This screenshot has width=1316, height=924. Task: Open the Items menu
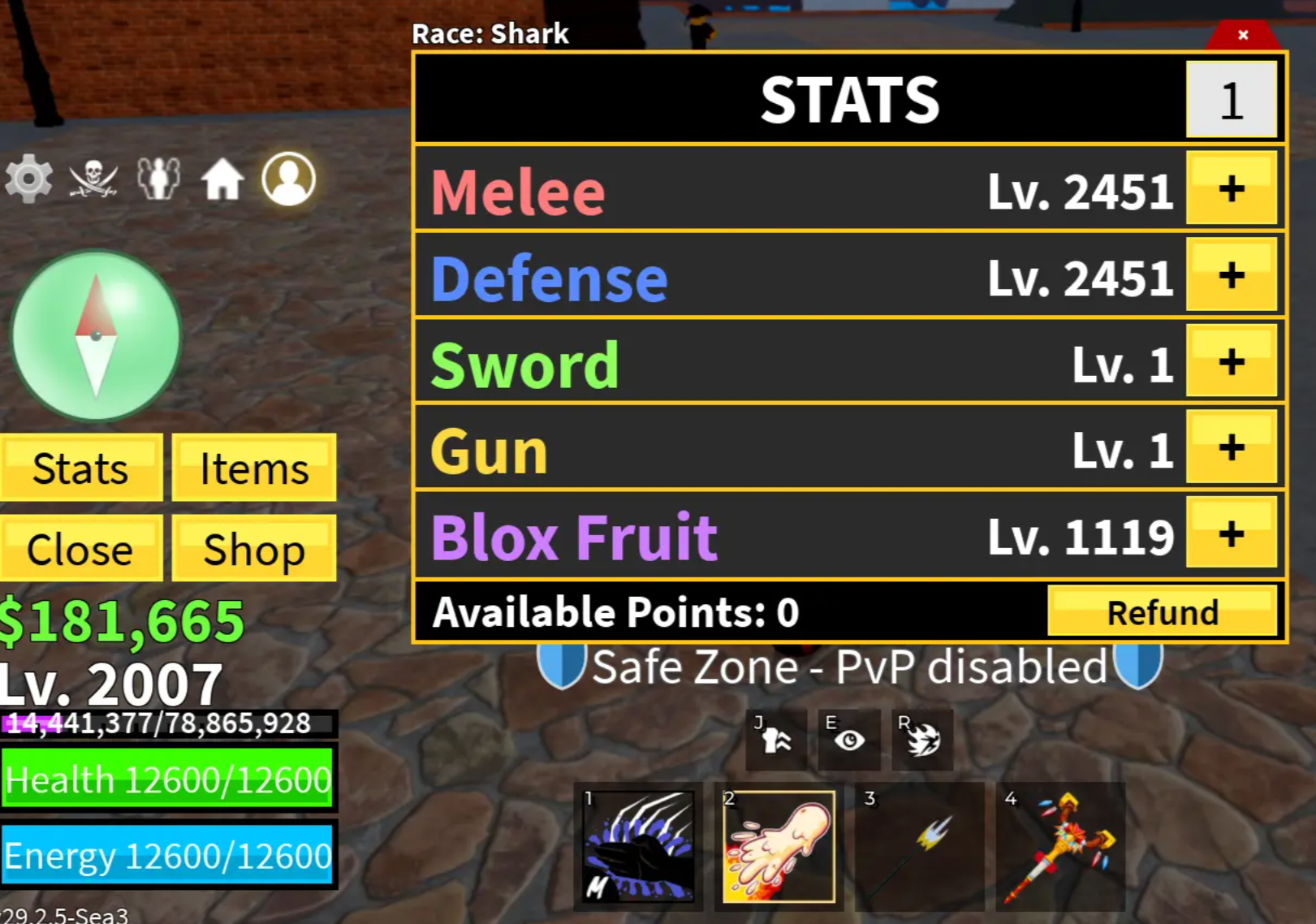tap(253, 468)
